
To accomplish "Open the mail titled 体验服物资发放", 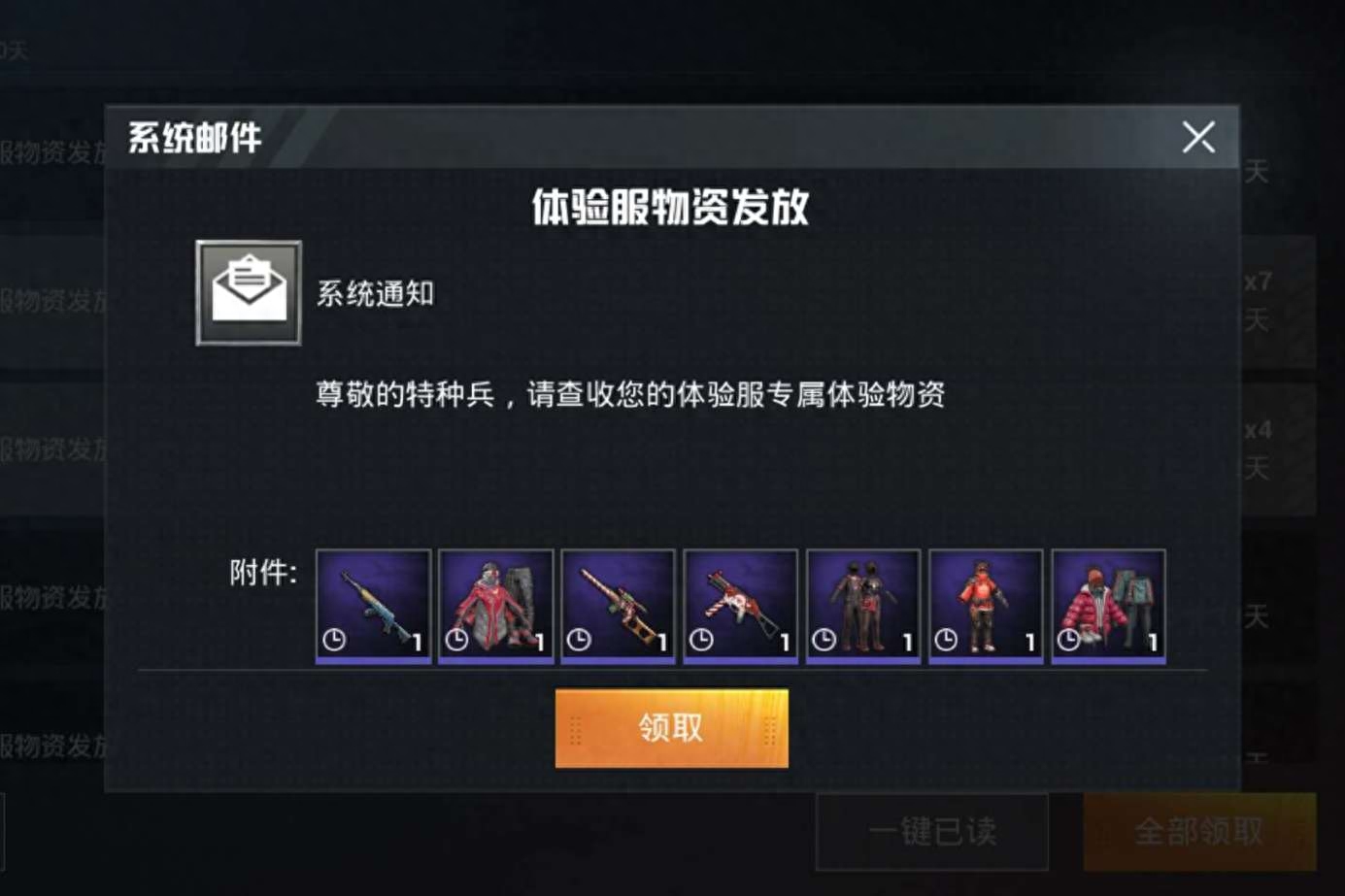I will pos(671,207).
